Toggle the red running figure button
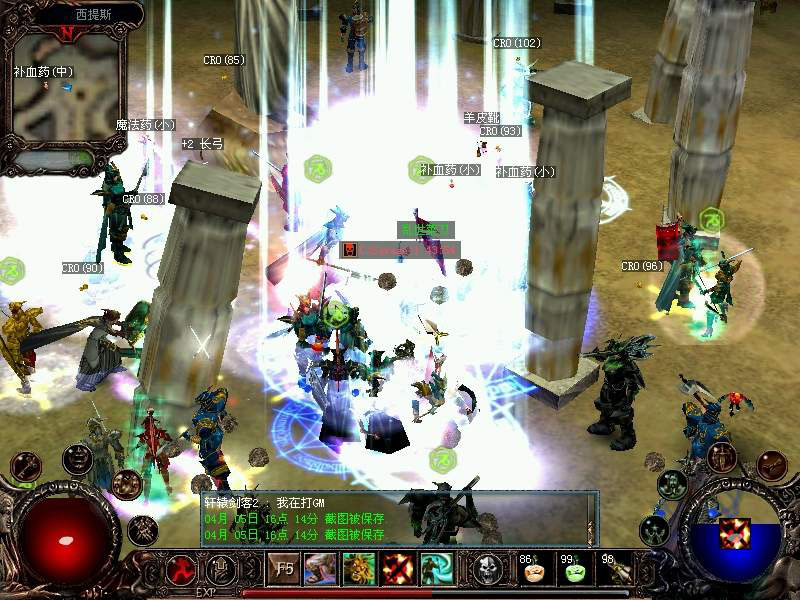800x600 pixels. tap(183, 571)
